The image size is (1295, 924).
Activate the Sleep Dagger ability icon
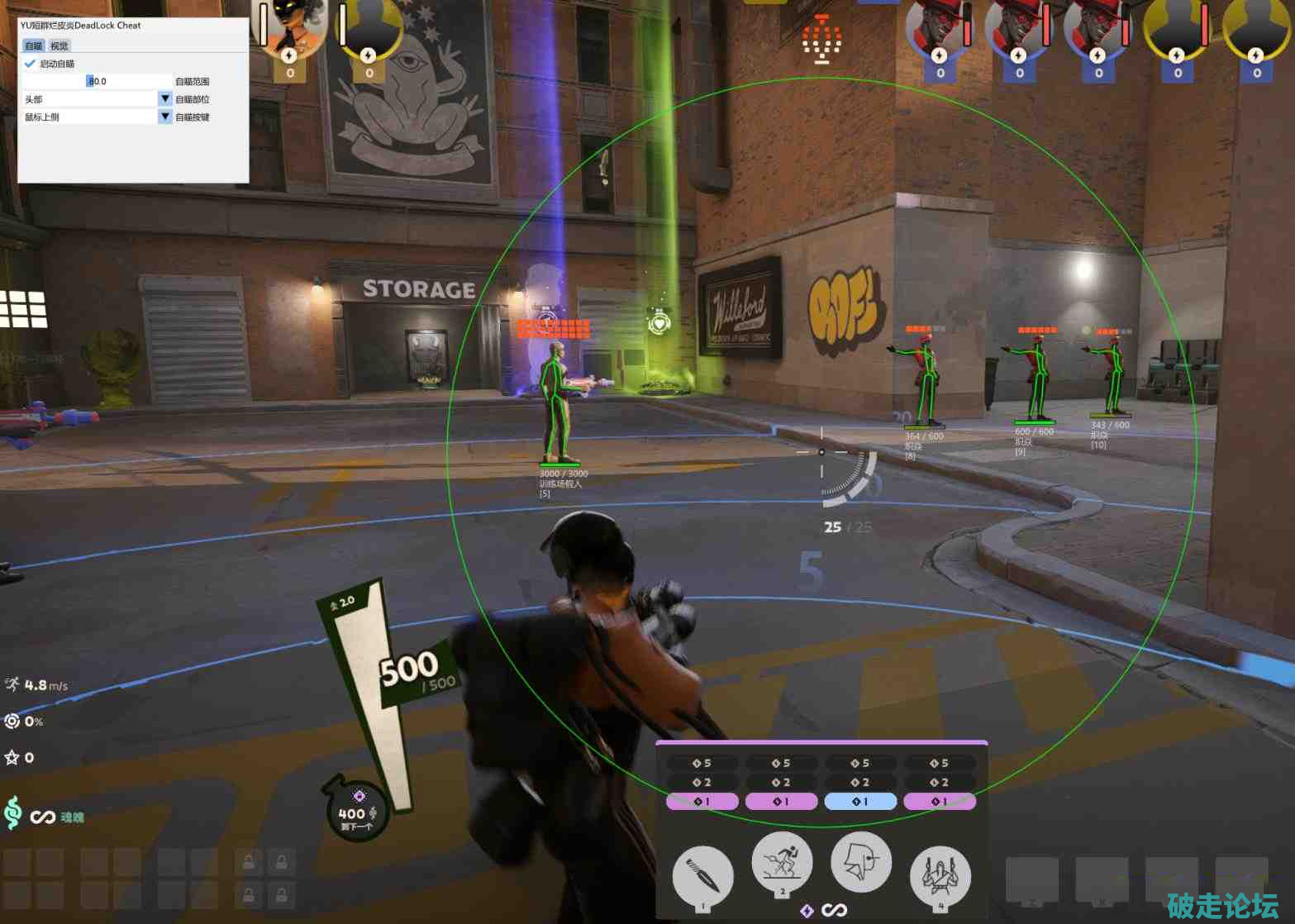click(x=703, y=874)
